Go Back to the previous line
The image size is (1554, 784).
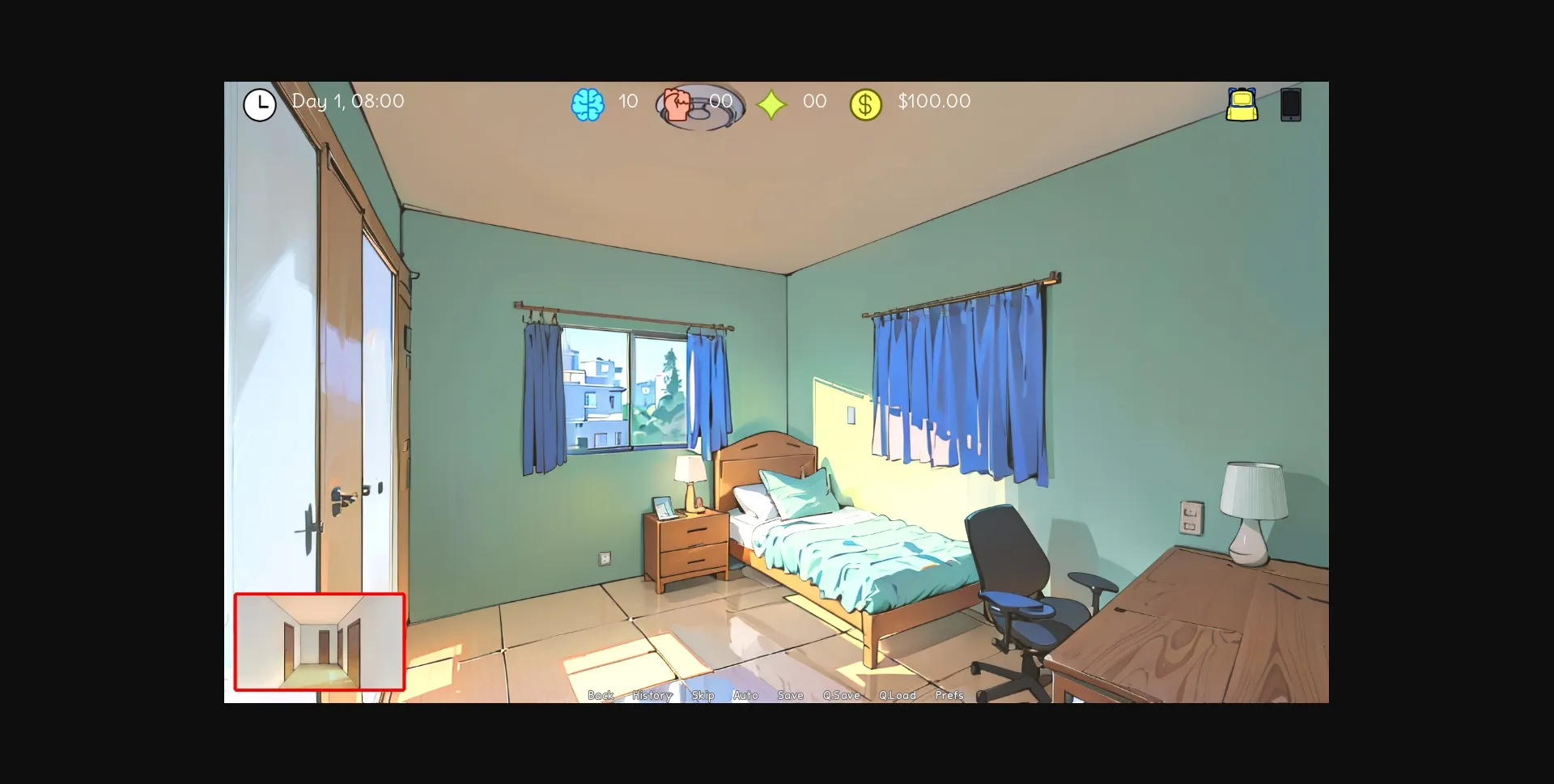click(x=600, y=694)
